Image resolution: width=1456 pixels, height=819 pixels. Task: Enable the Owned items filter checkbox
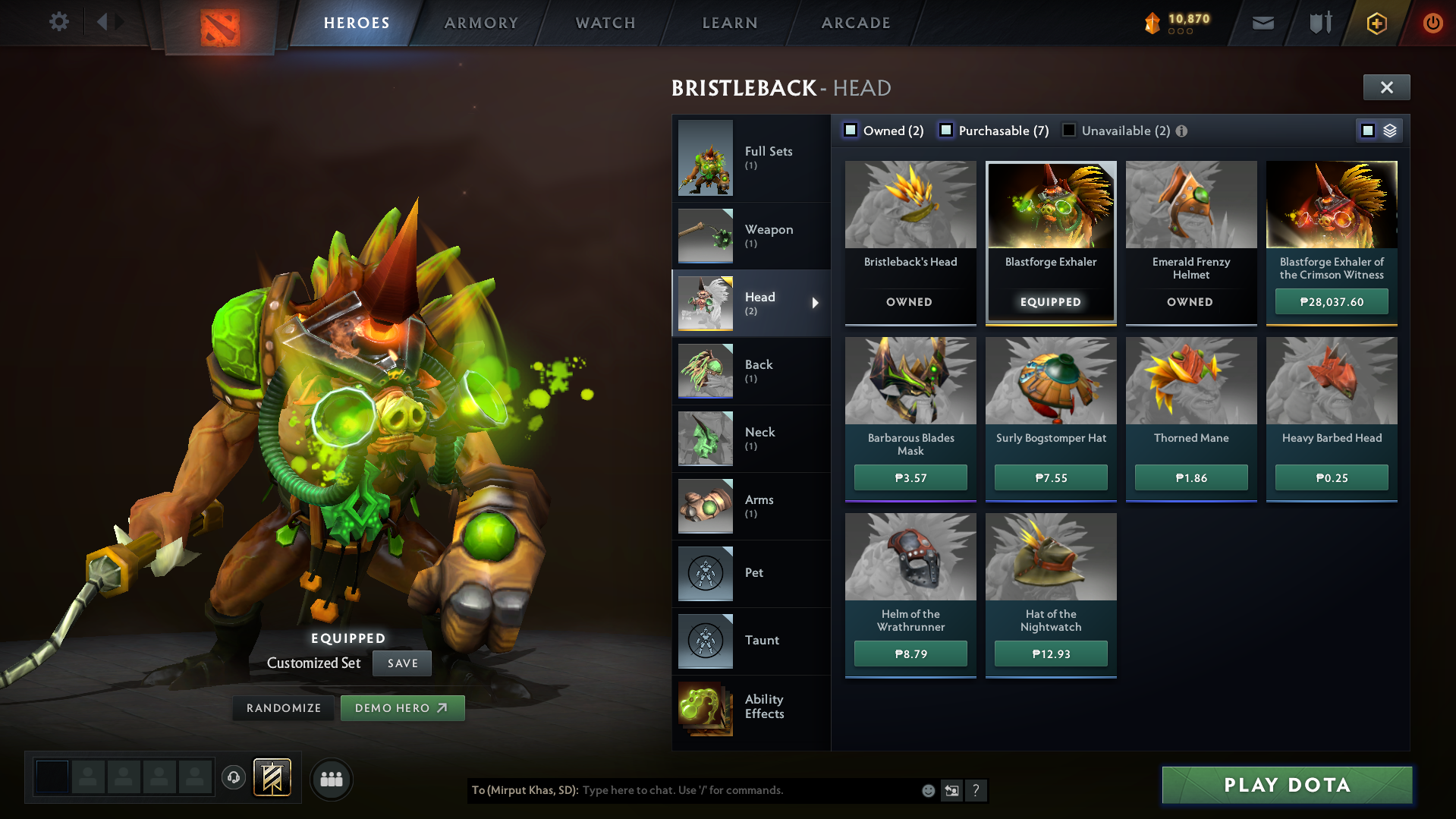point(851,131)
